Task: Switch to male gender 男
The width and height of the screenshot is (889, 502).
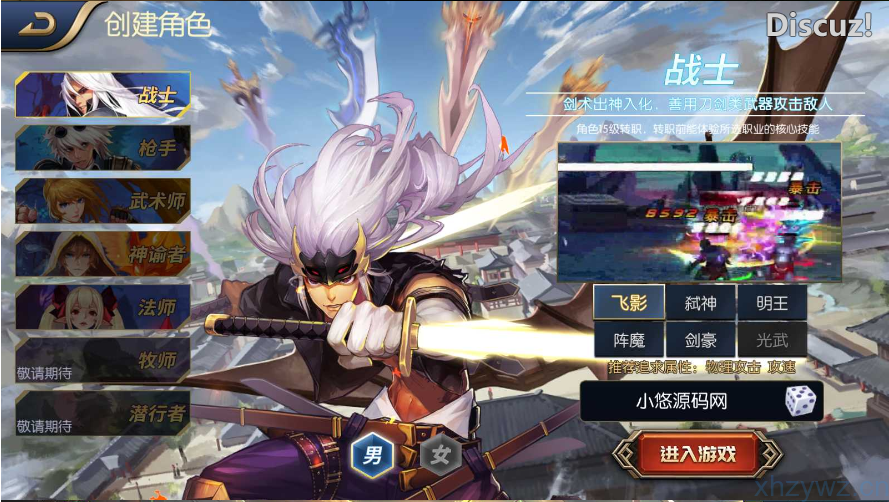Action: [373, 456]
